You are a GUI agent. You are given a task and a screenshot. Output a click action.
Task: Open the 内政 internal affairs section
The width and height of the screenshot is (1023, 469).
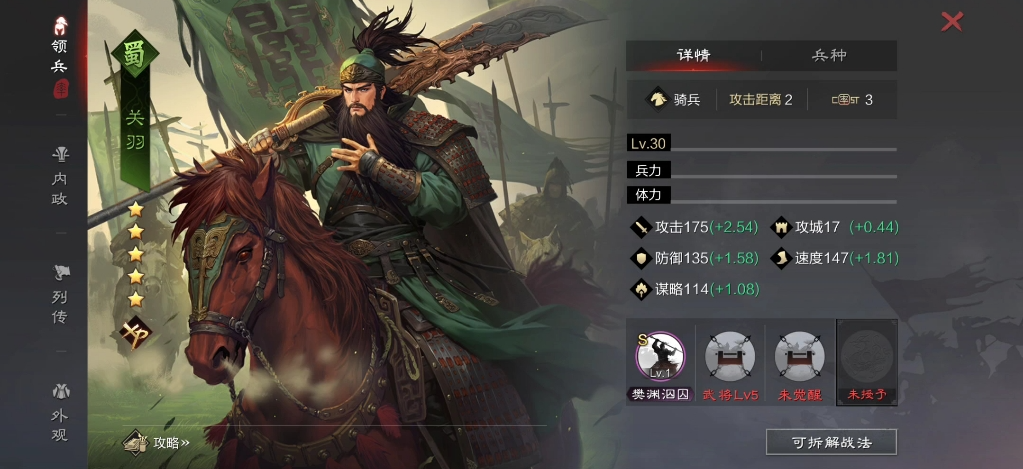click(x=61, y=176)
